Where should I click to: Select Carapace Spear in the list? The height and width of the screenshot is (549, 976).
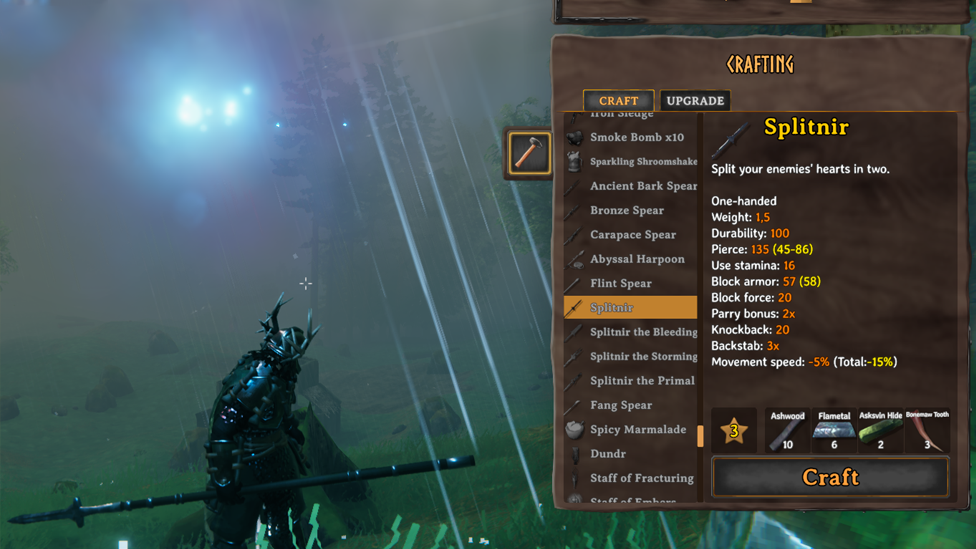[x=632, y=235]
